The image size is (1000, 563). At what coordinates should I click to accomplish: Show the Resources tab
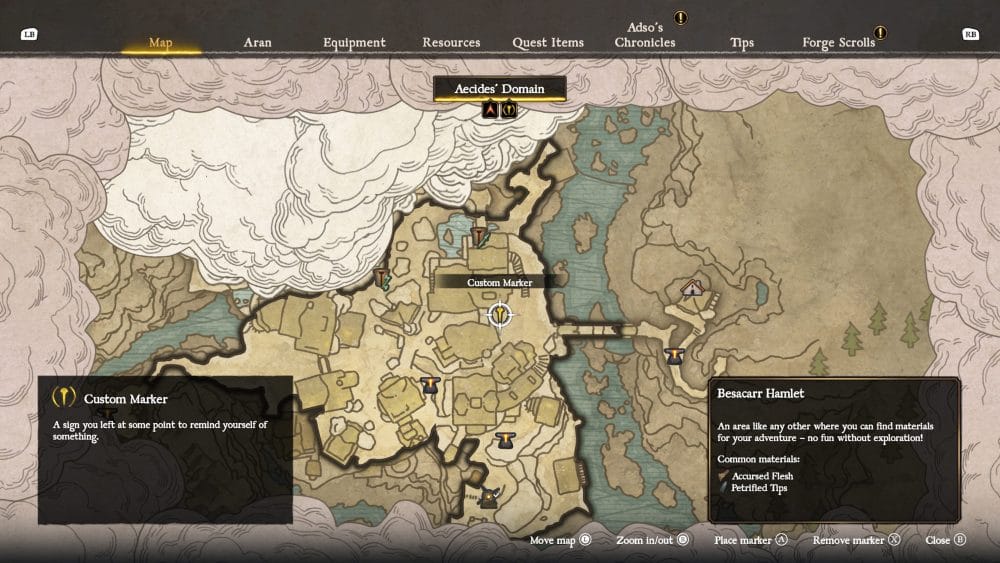tap(451, 43)
